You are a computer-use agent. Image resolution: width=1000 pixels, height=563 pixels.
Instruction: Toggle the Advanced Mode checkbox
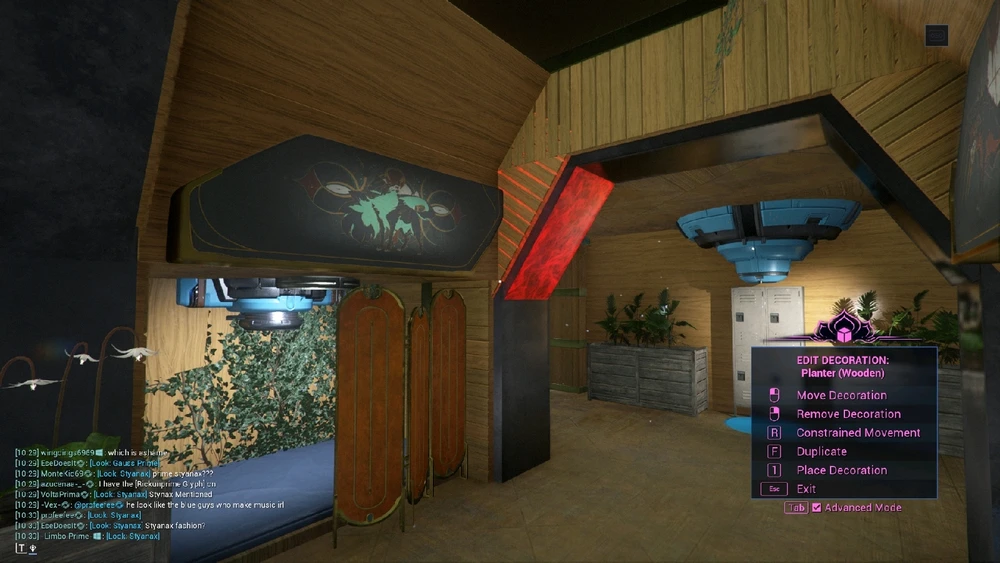pos(817,508)
